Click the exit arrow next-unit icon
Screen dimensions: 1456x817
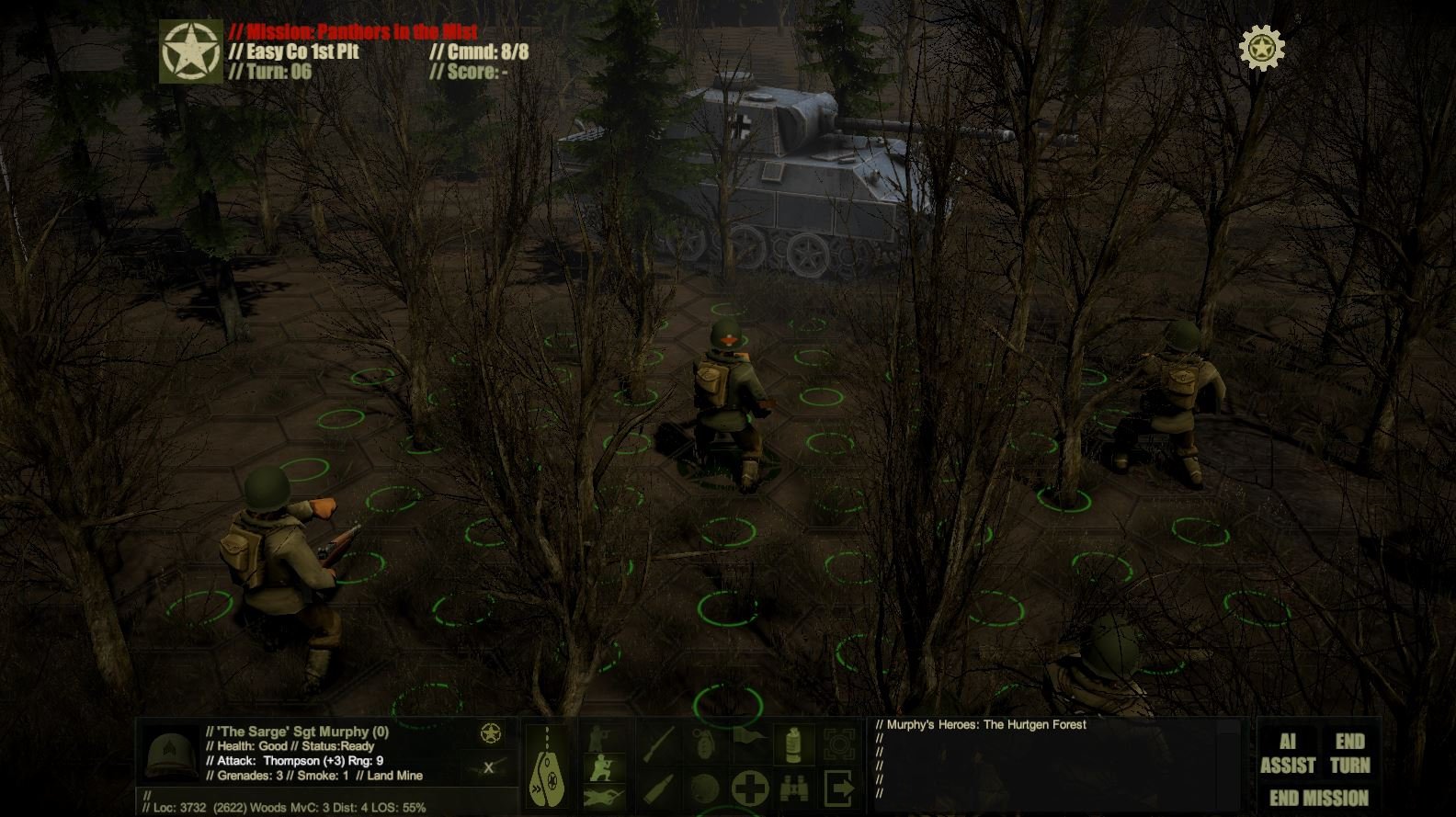point(839,788)
